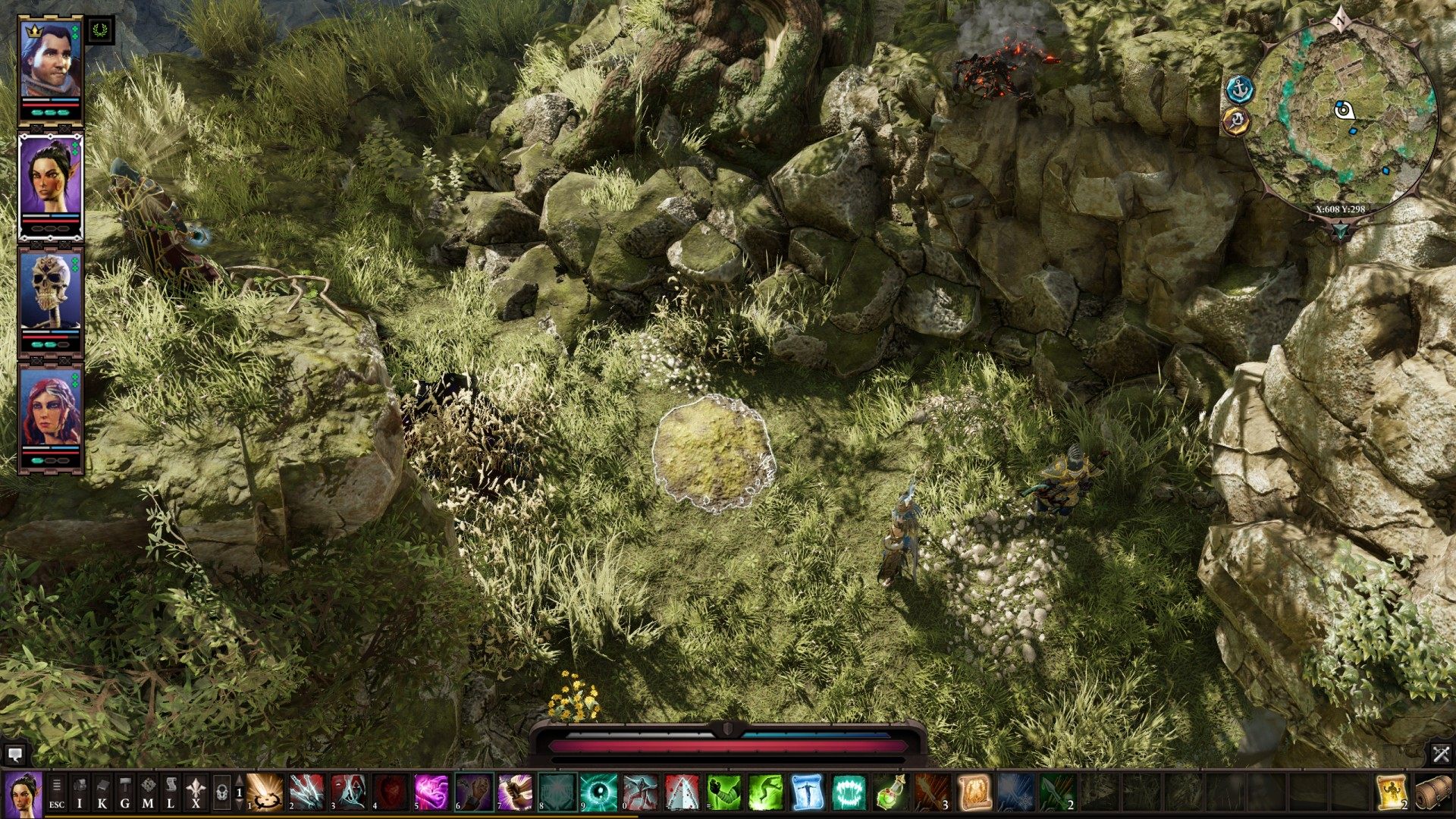1456x819 pixels.
Task: Open the inventory via the I button
Action: (x=80, y=792)
